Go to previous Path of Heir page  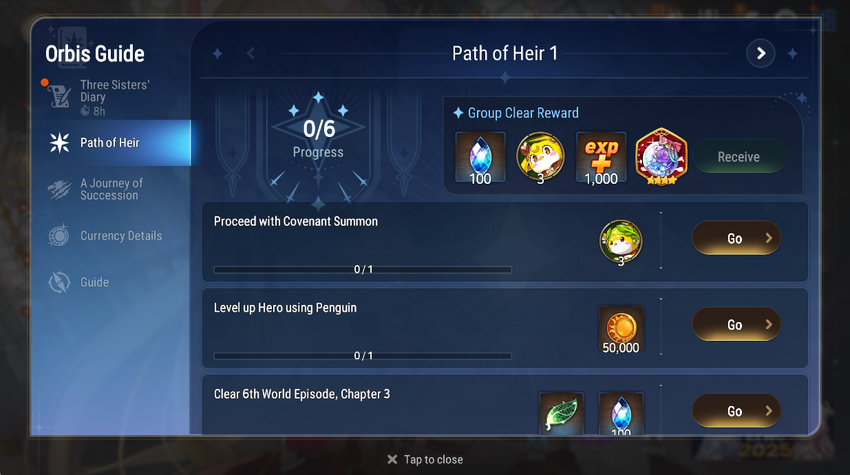click(x=251, y=53)
